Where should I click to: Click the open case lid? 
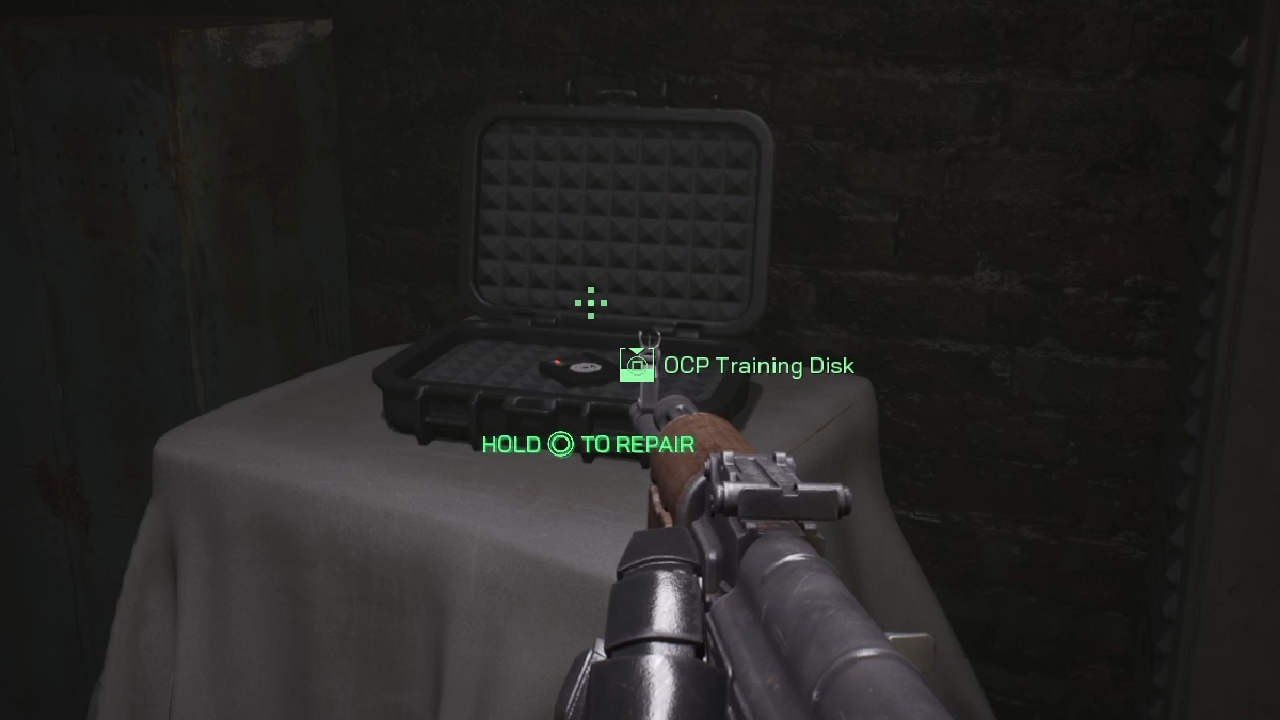(x=620, y=200)
